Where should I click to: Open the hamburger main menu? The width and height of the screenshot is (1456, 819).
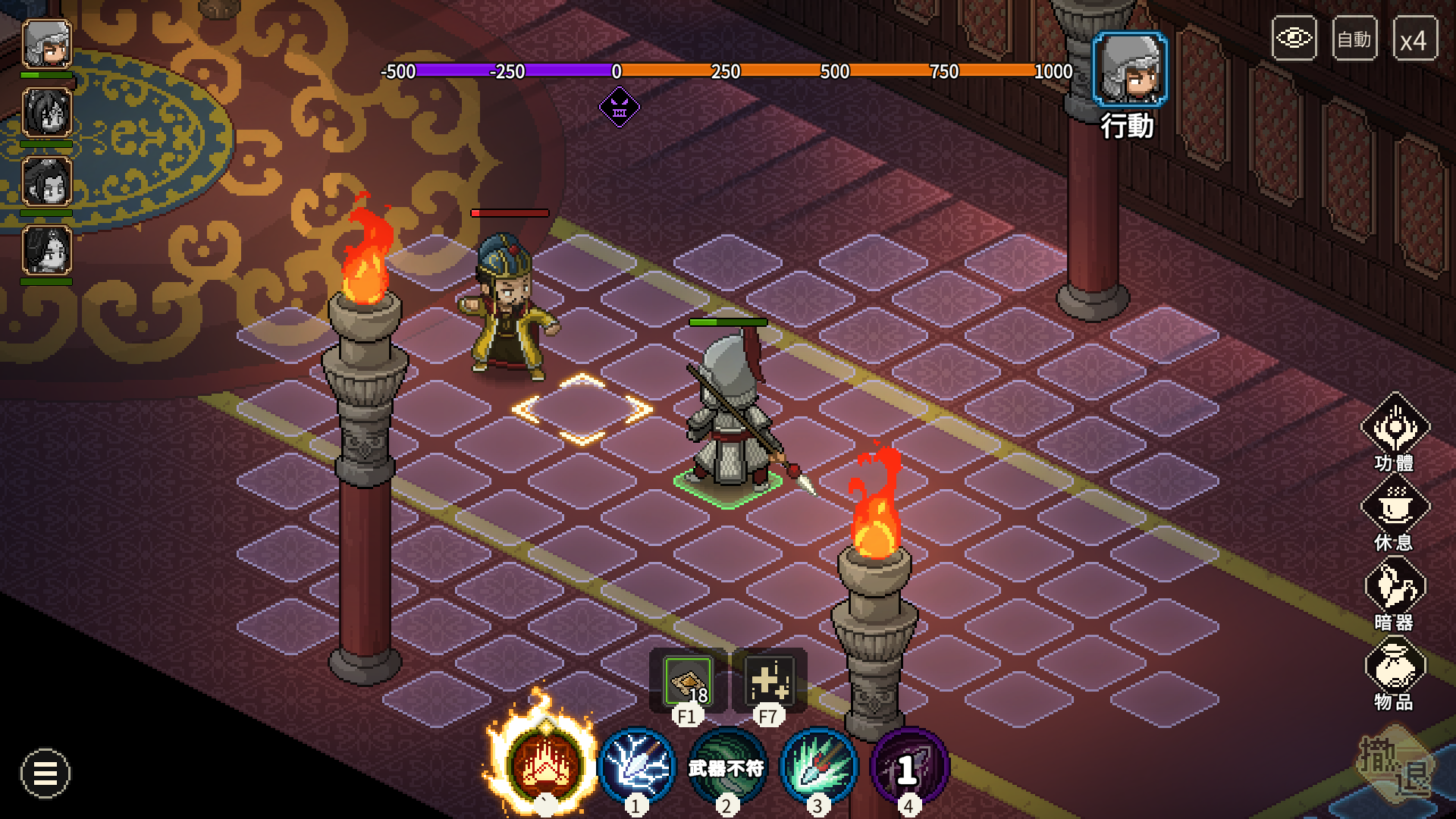pyautogui.click(x=45, y=773)
